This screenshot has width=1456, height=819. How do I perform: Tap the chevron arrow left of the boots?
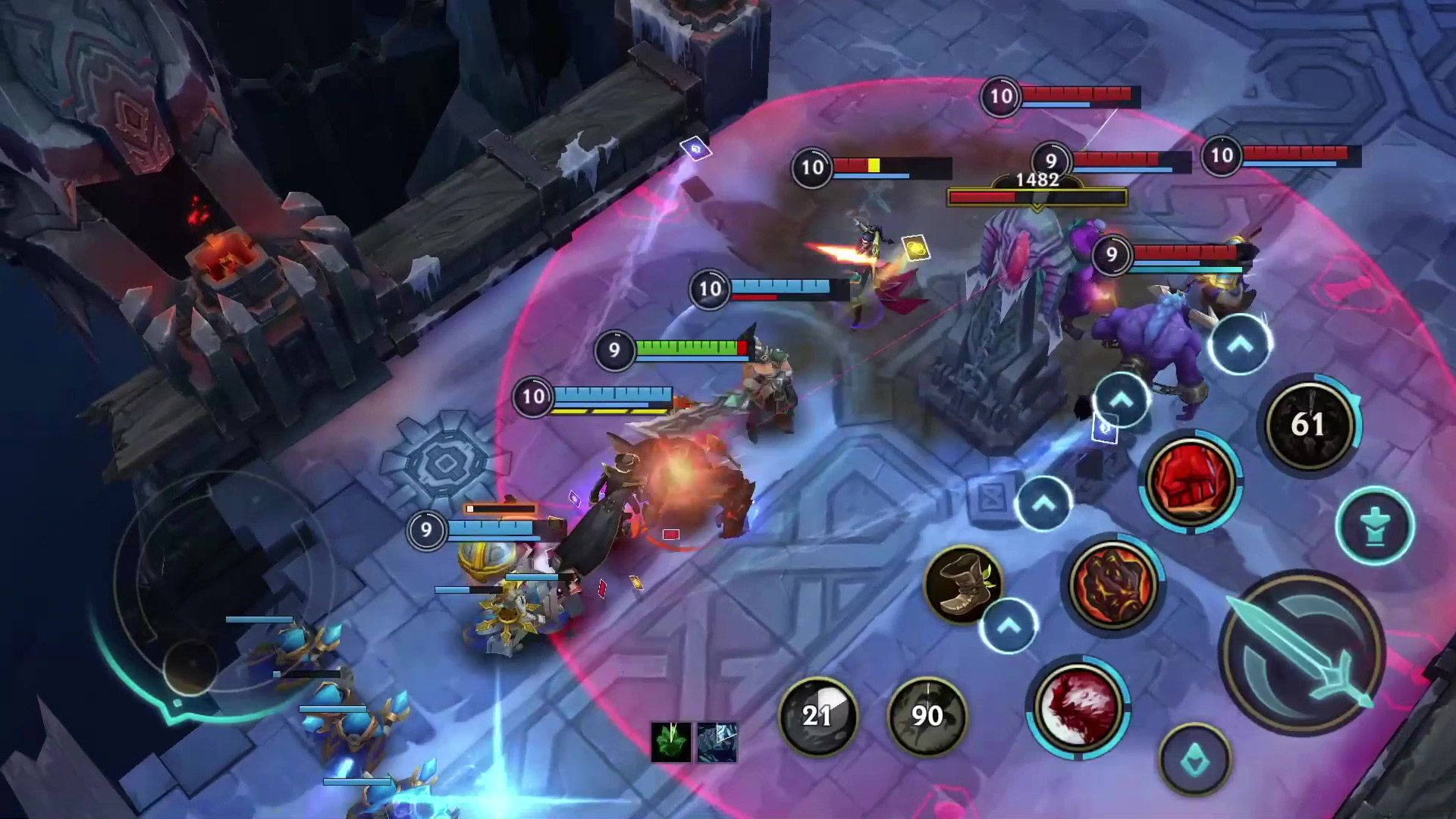1009,628
